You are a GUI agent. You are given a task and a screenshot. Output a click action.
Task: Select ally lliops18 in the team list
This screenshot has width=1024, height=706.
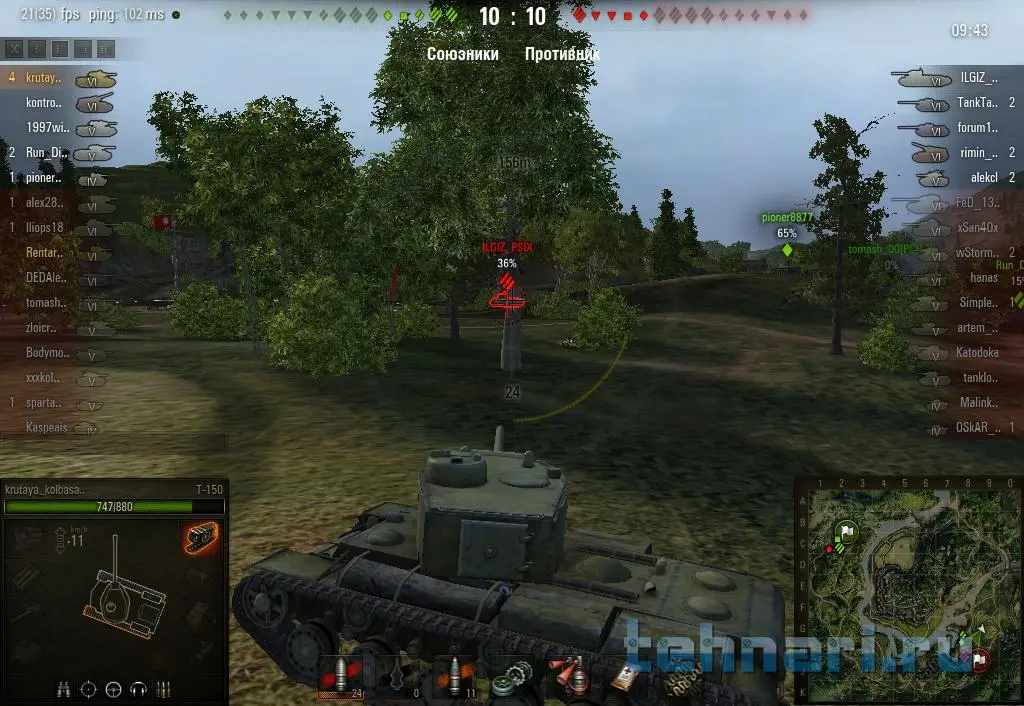pyautogui.click(x=44, y=227)
